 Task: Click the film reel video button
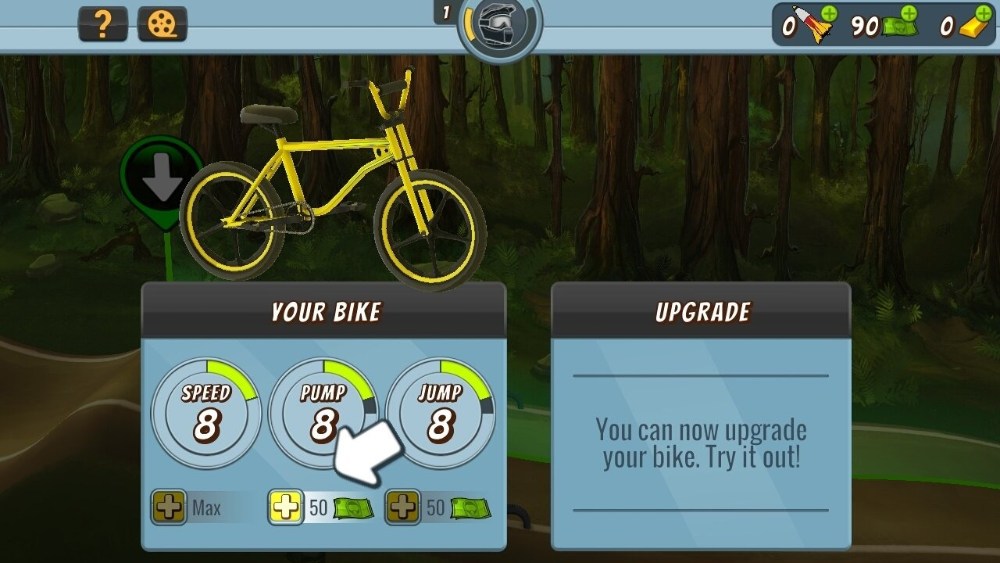[x=162, y=24]
